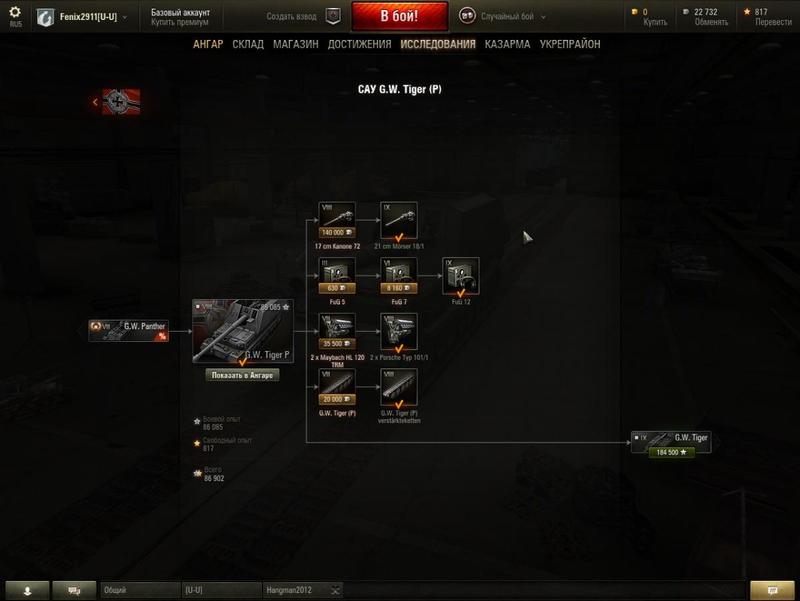Select the 2 x Maybach HL 120 TRM engine
The width and height of the screenshot is (800, 601).
click(x=338, y=332)
